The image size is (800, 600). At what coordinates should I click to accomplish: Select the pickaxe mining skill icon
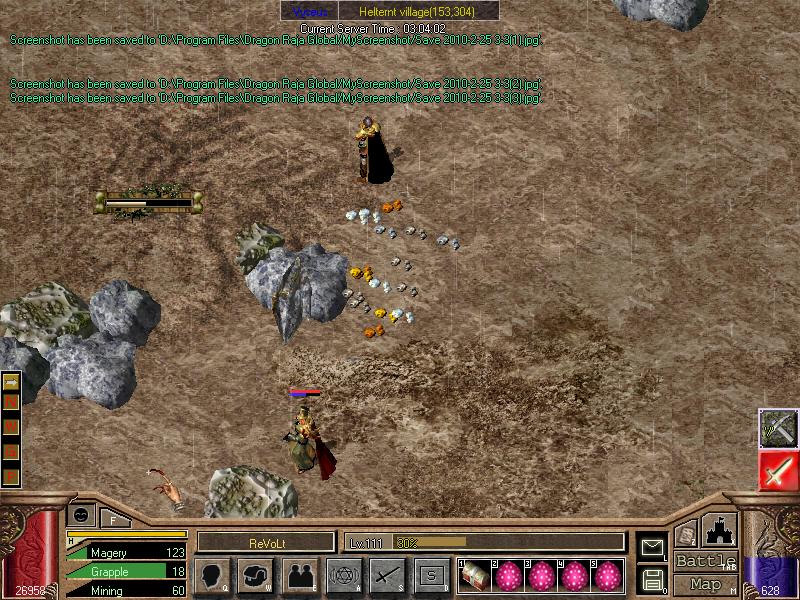tap(777, 428)
